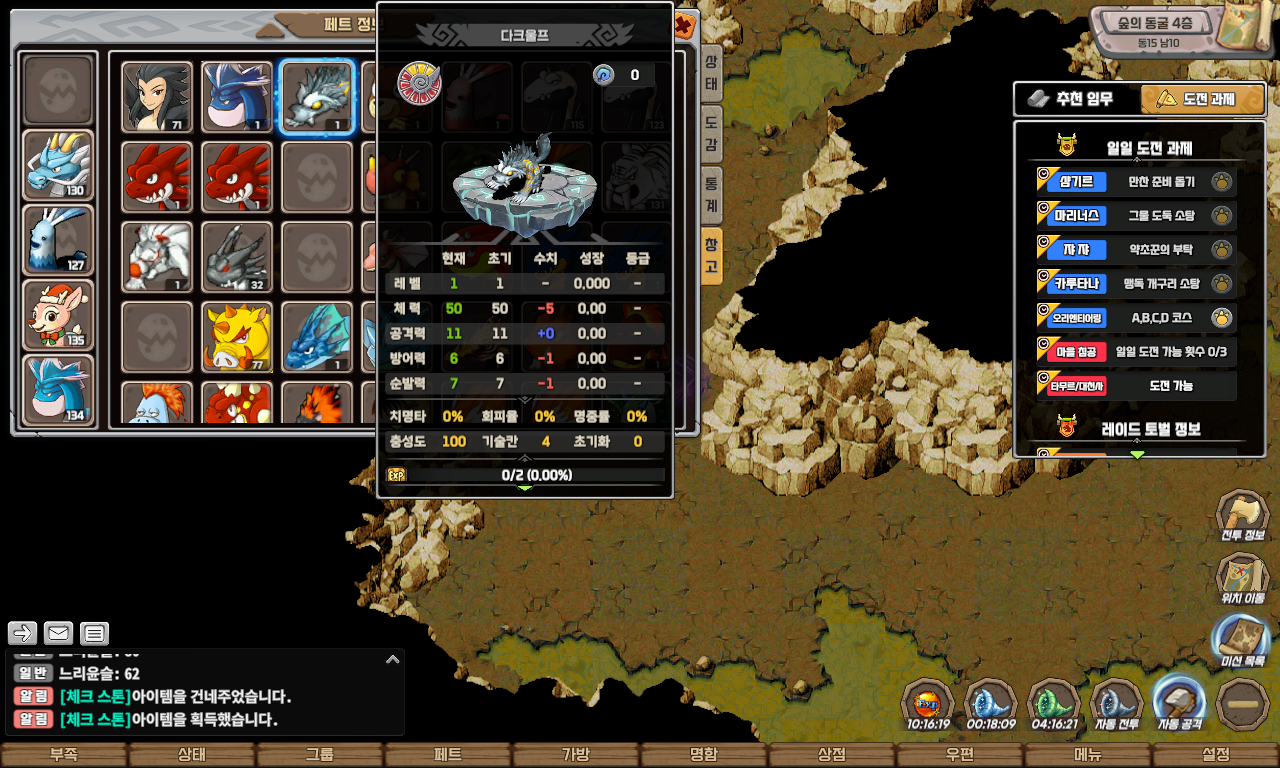Toggle 자동 전투 auto battle
Screen dimensions: 1280x768
click(1117, 705)
